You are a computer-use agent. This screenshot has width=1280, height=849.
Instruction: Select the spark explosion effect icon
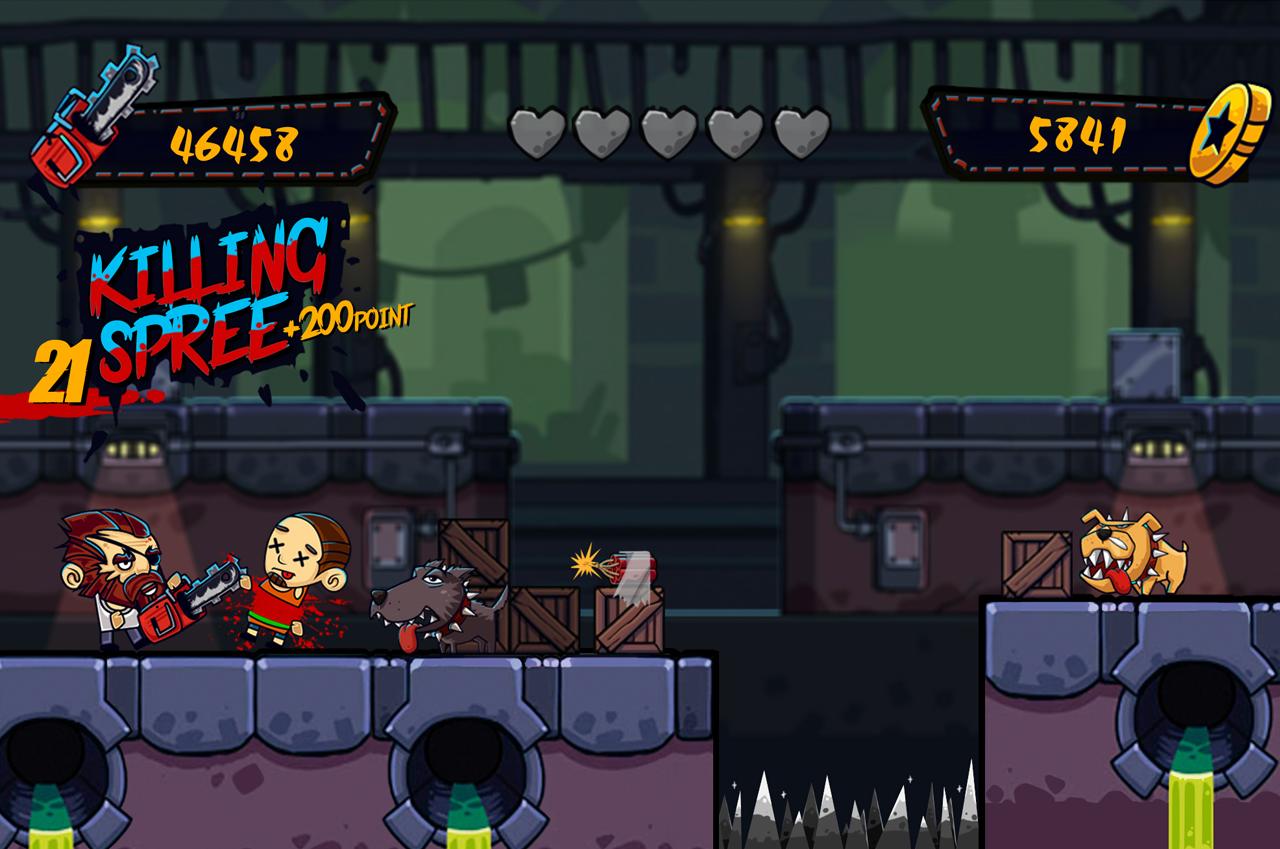click(583, 565)
